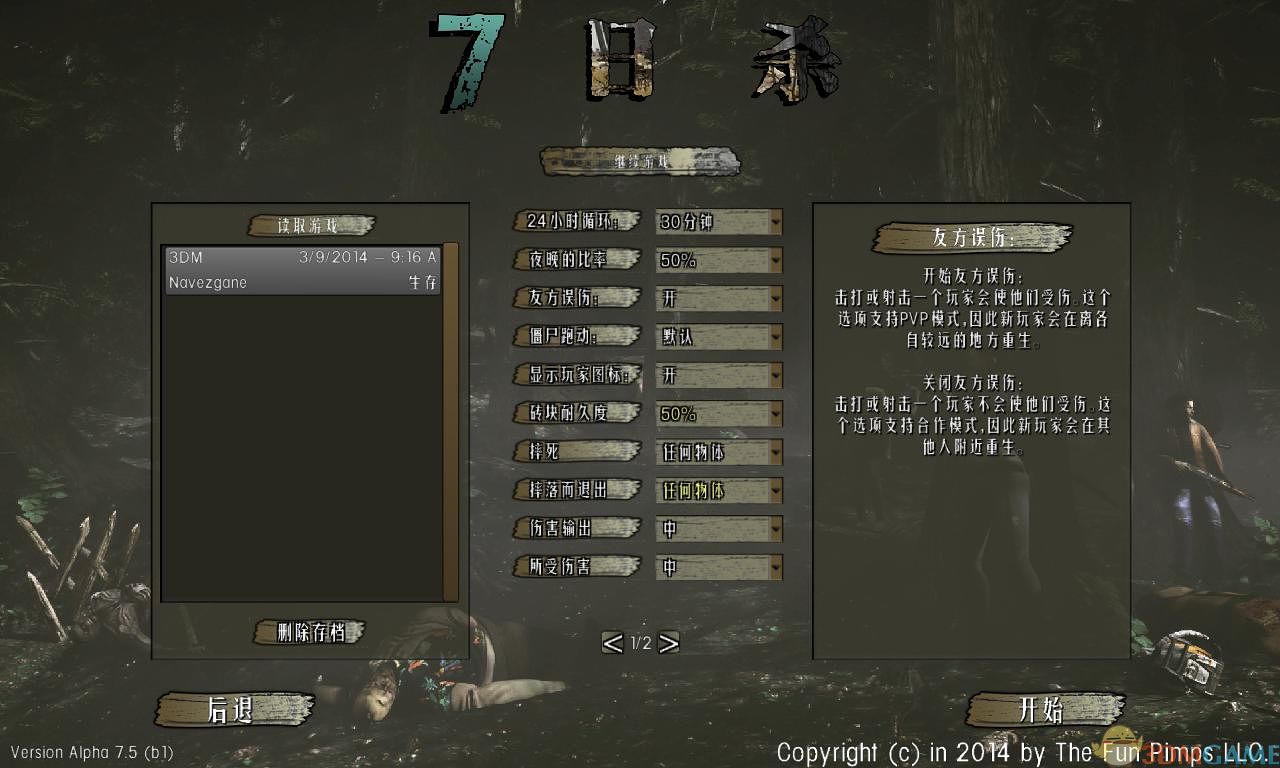Click the dropdown arrow beside 默认
This screenshot has height=768, width=1280.
(774, 337)
